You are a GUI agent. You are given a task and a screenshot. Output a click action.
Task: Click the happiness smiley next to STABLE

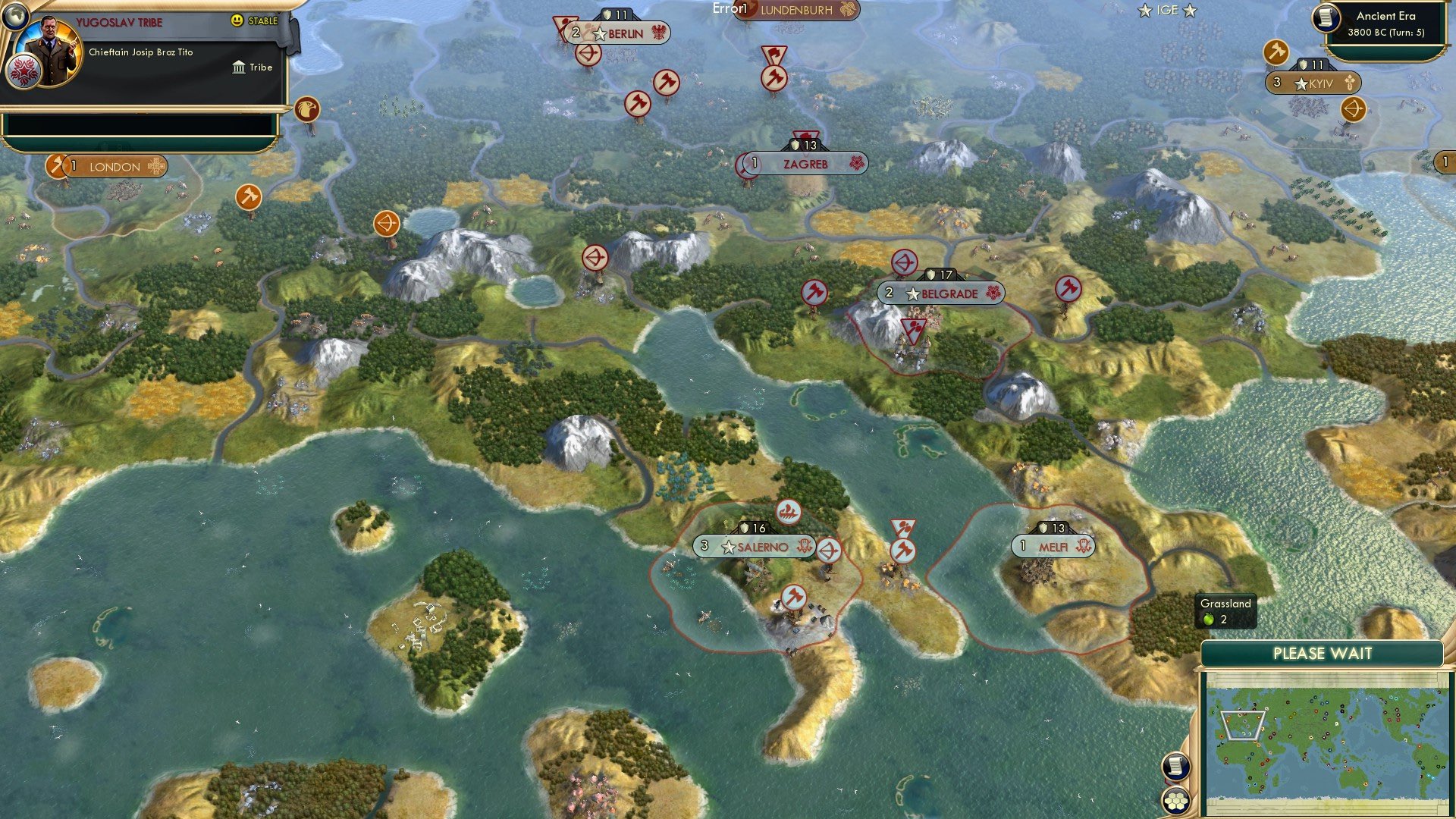[x=237, y=20]
